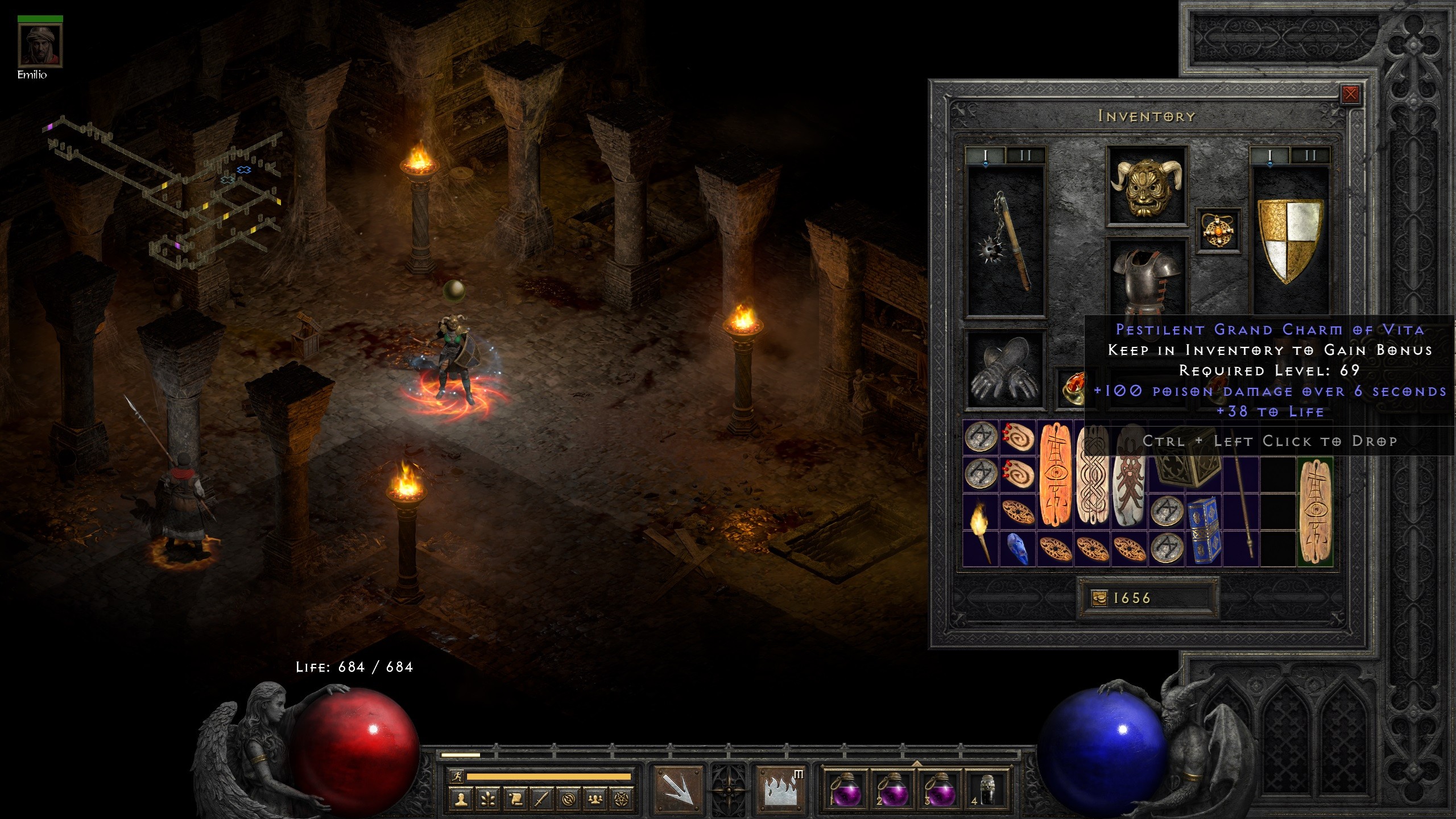Open the party screen button
Image resolution: width=1456 pixels, height=819 pixels.
pos(595,799)
